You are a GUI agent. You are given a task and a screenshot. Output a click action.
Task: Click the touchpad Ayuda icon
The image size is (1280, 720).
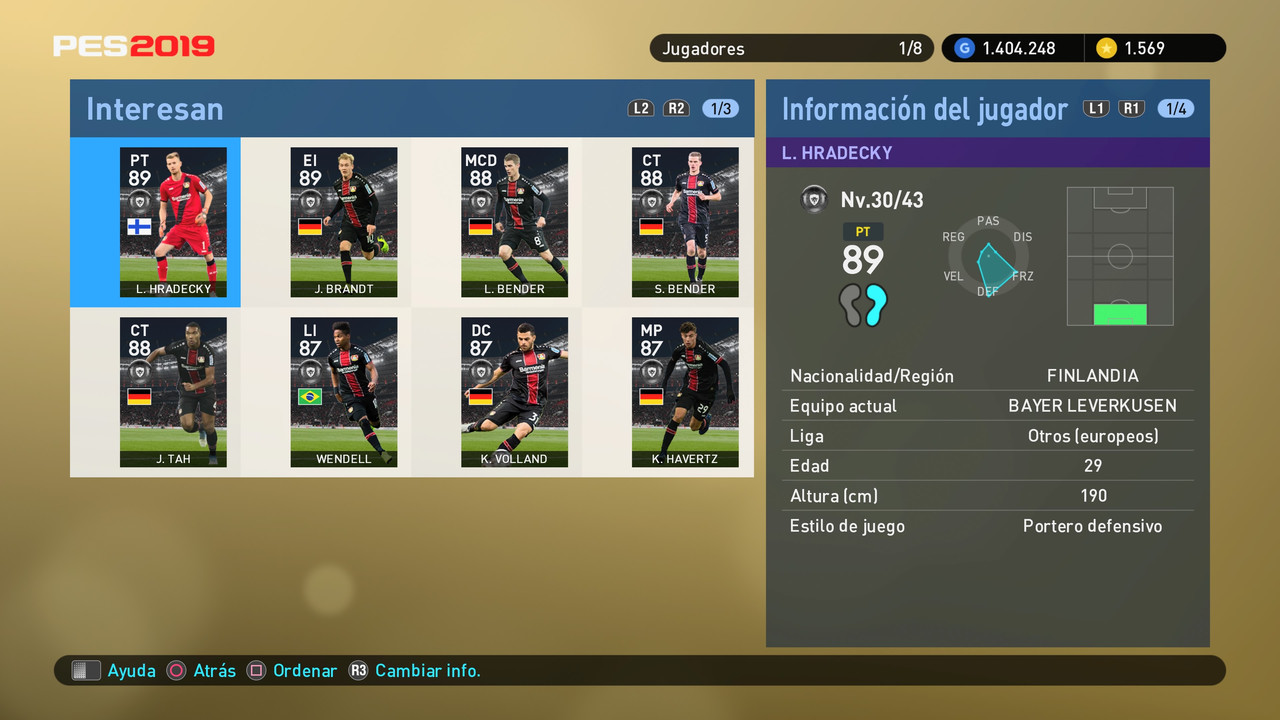86,670
